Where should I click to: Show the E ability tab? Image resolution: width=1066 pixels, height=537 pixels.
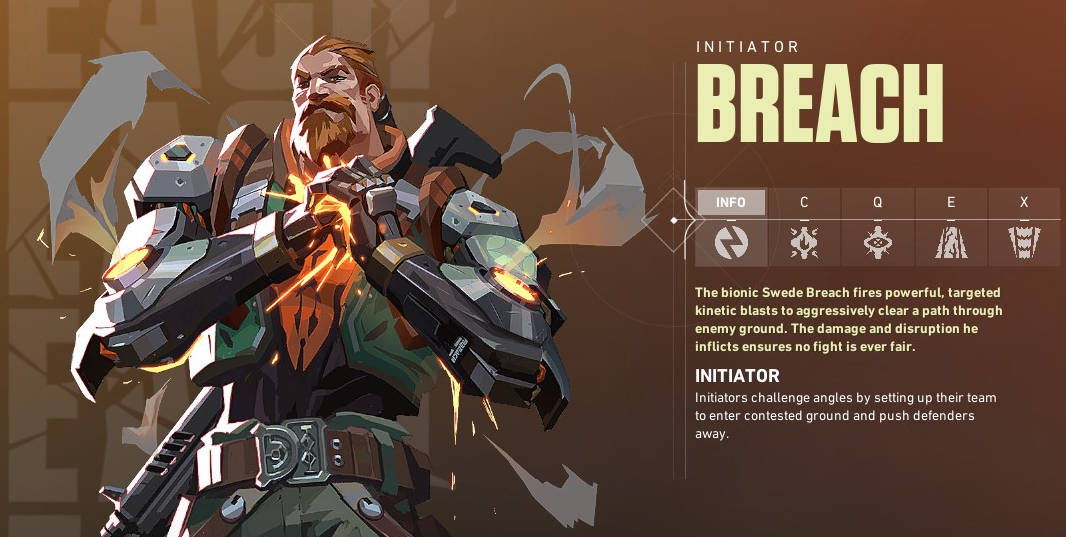(x=951, y=202)
